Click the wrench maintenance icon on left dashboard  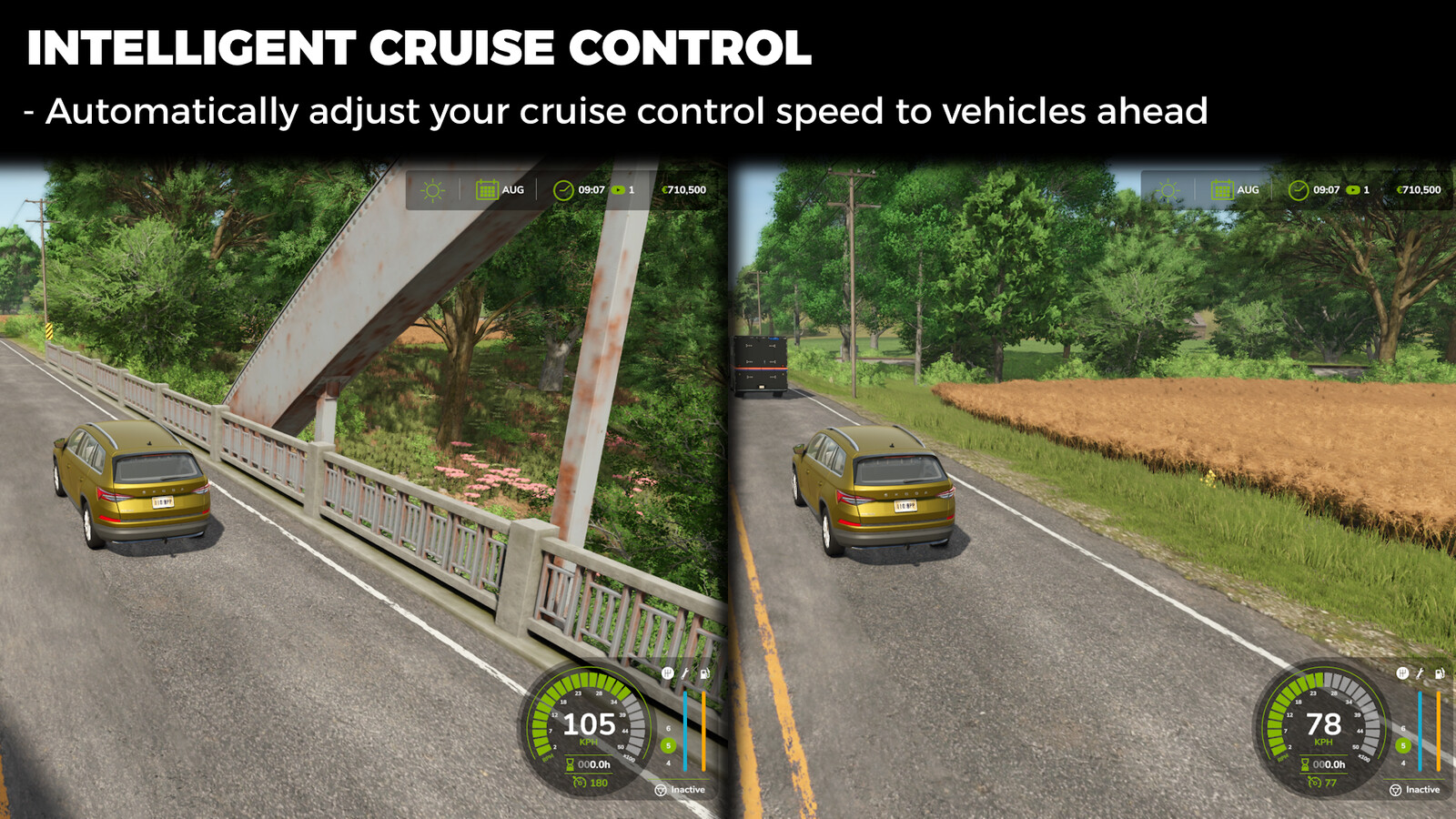(684, 672)
